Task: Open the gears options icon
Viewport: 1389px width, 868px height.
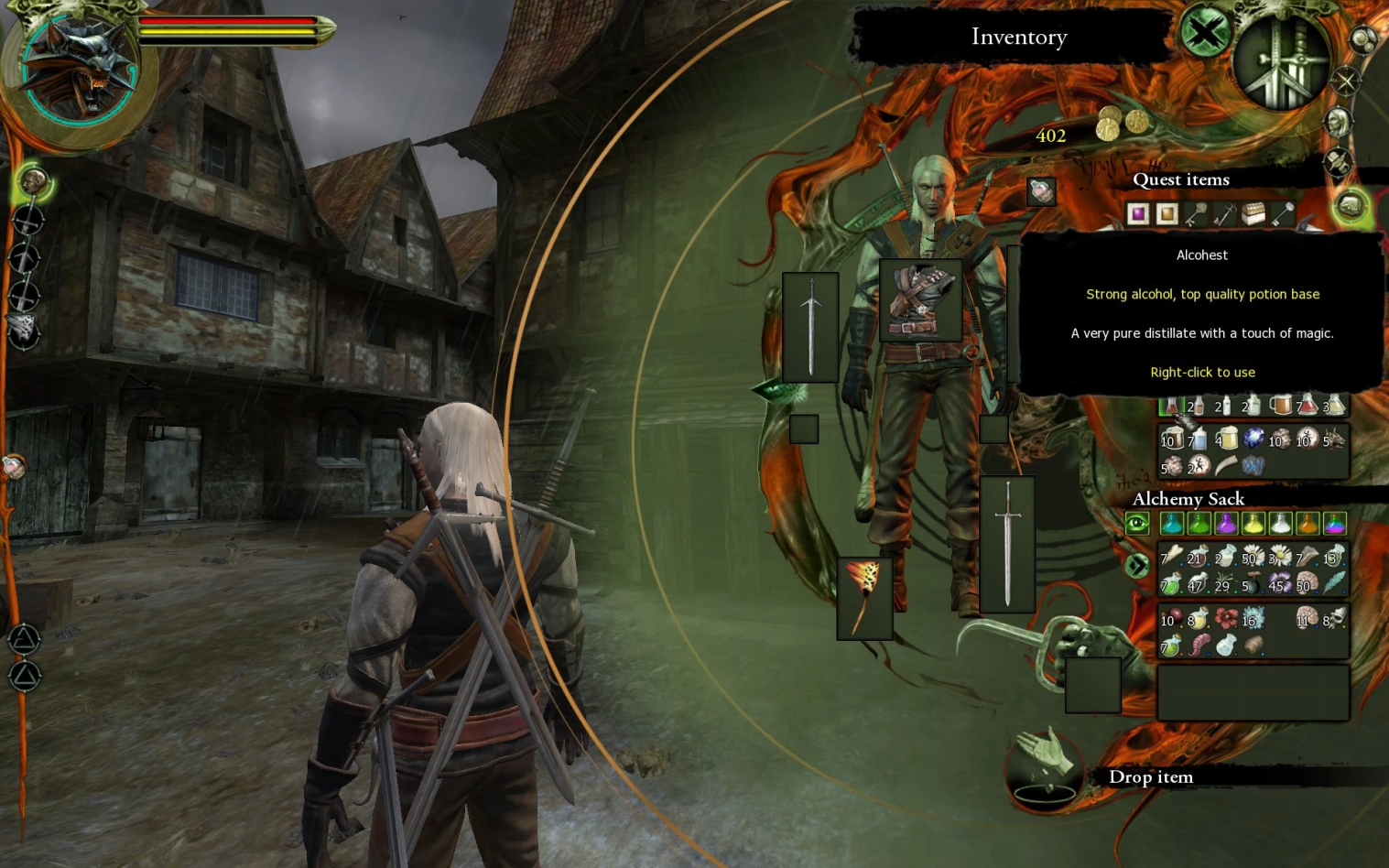Action: pos(1363,39)
